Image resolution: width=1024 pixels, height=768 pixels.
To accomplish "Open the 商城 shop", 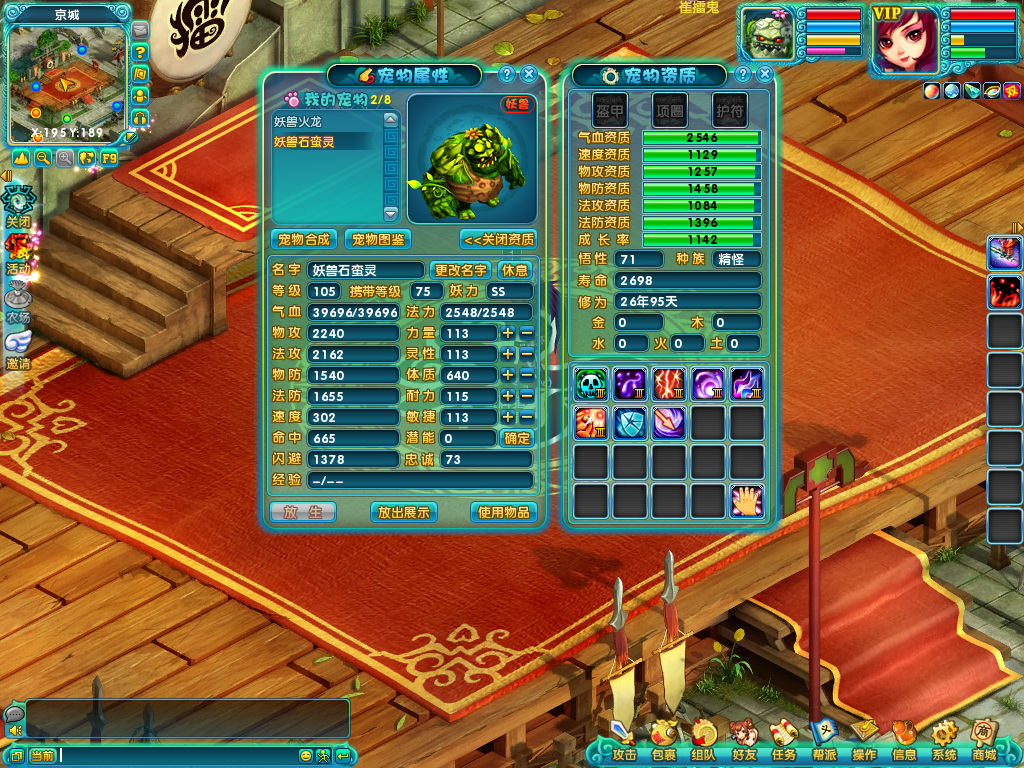I will (x=983, y=740).
